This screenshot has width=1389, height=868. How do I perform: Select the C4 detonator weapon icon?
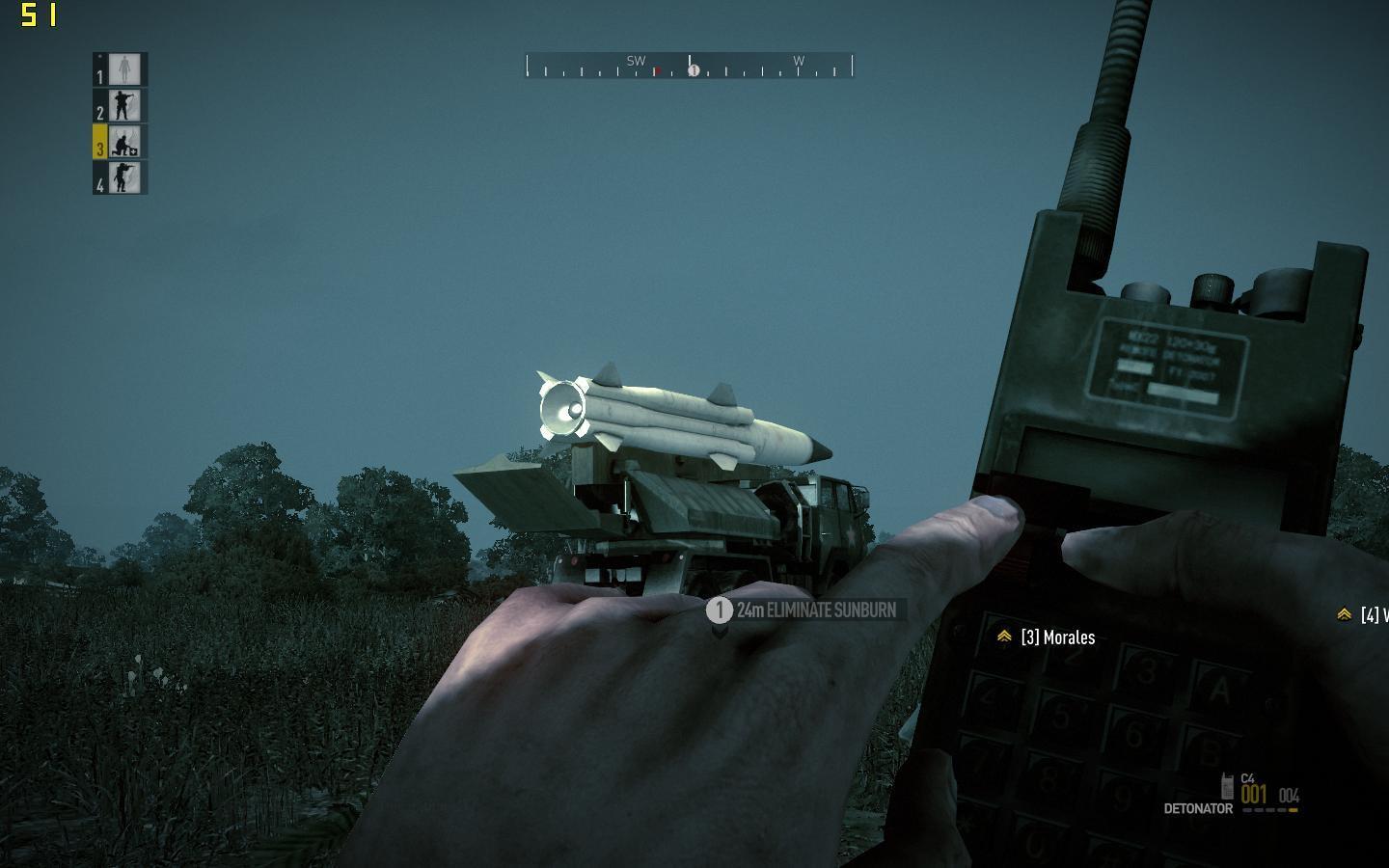[1228, 786]
